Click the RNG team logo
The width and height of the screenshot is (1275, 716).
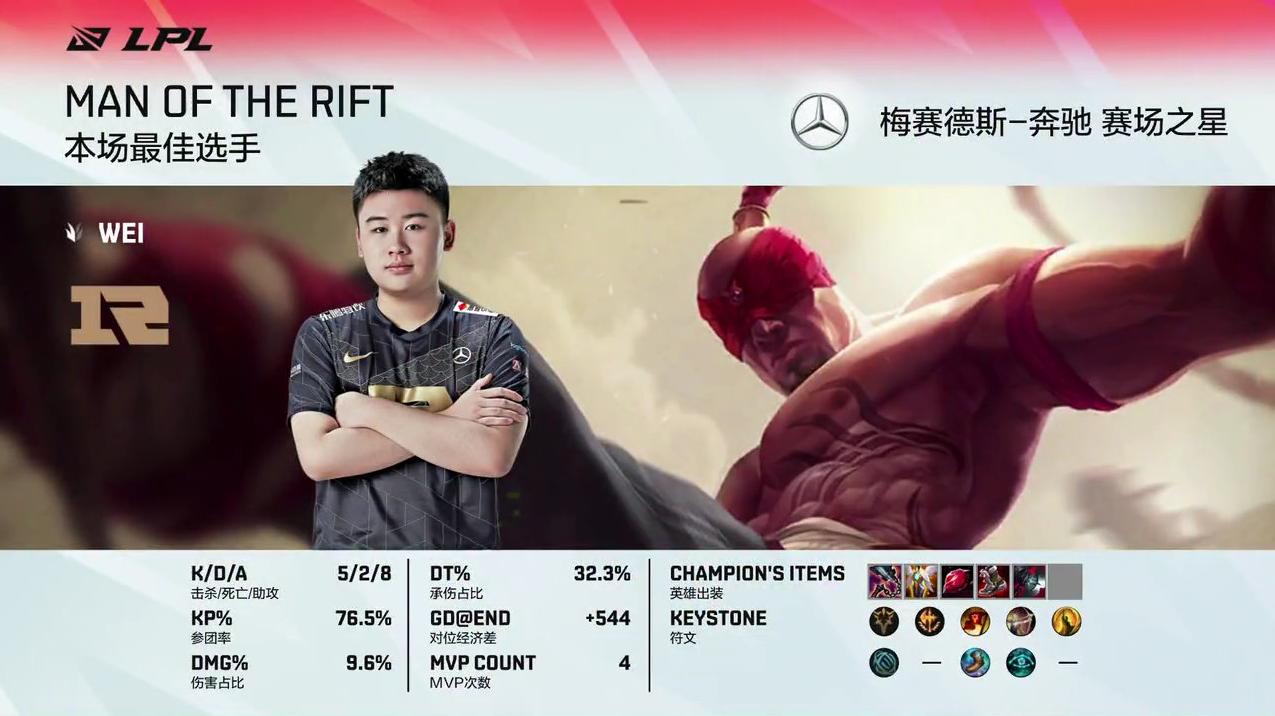pos(120,315)
